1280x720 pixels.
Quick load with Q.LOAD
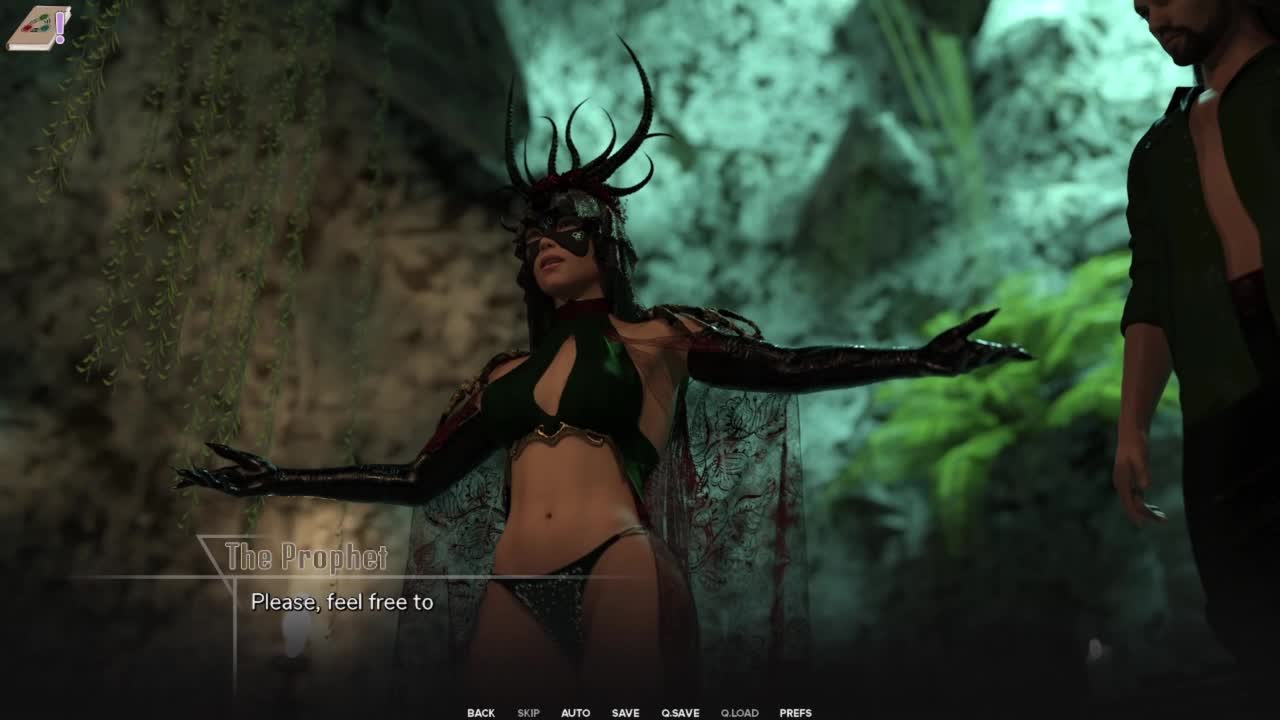[x=739, y=713]
